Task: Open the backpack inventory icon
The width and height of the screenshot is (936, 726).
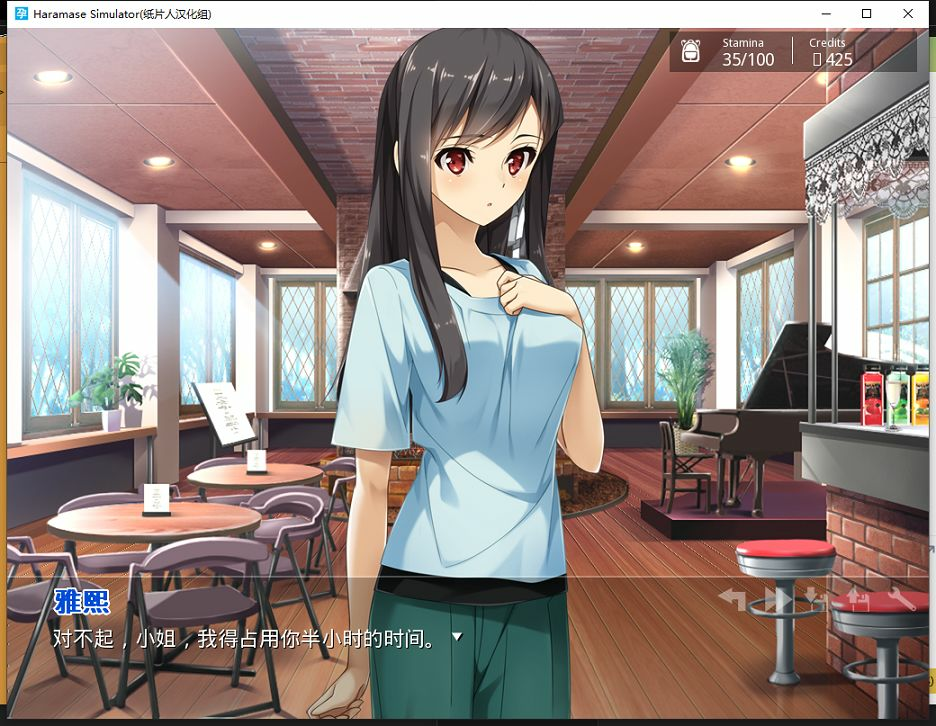Action: click(691, 51)
